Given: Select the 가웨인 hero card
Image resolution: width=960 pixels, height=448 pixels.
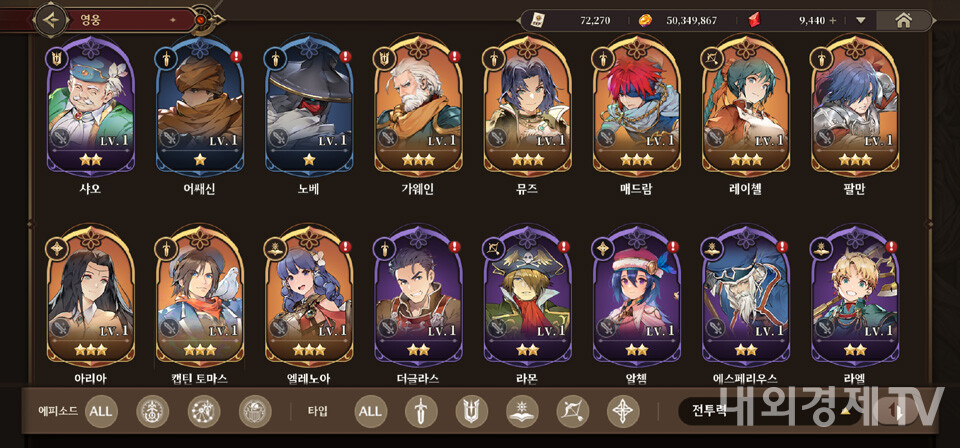Looking at the screenshot, I should click(x=418, y=108).
